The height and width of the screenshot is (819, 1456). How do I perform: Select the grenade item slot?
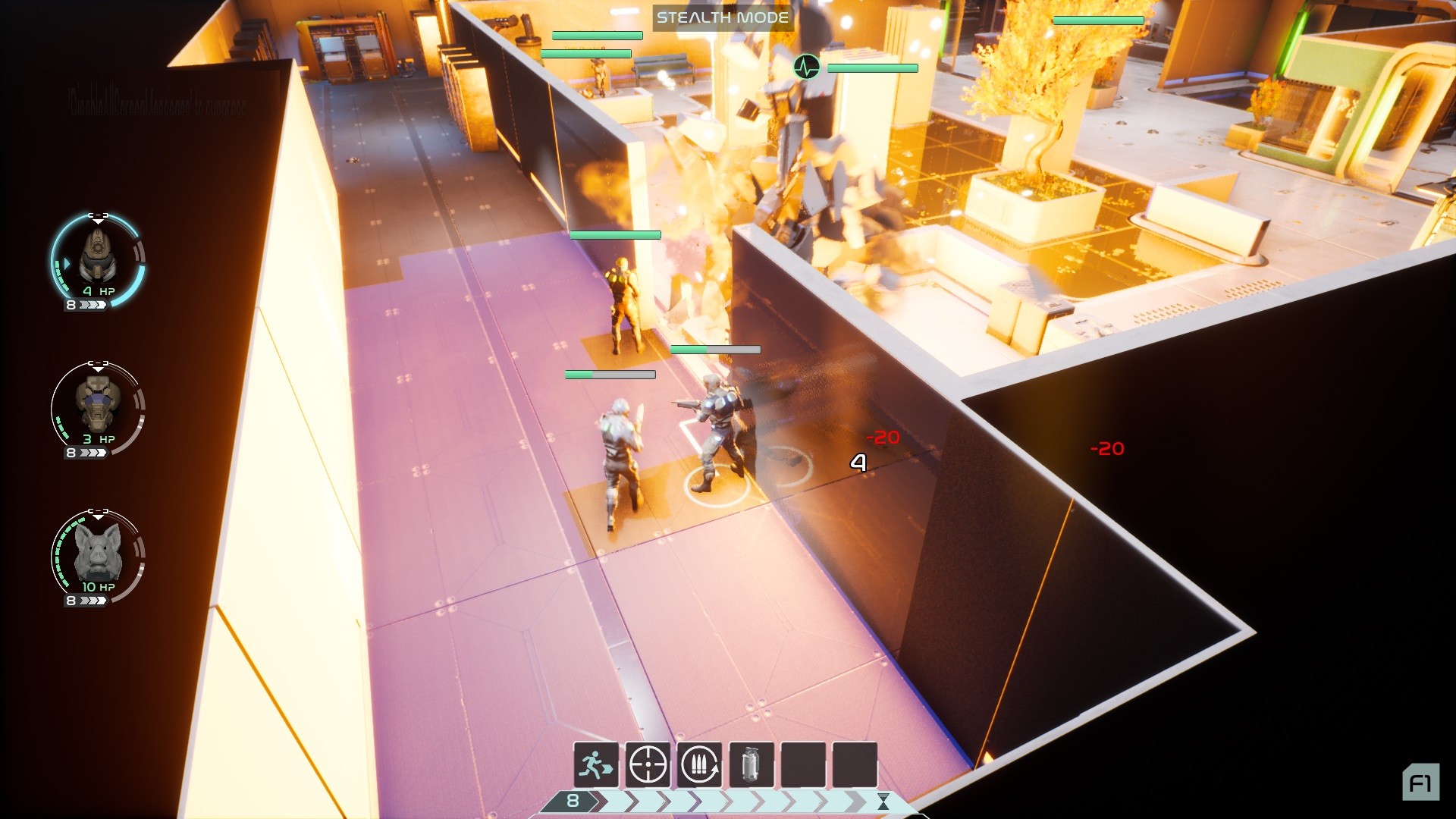[x=751, y=764]
